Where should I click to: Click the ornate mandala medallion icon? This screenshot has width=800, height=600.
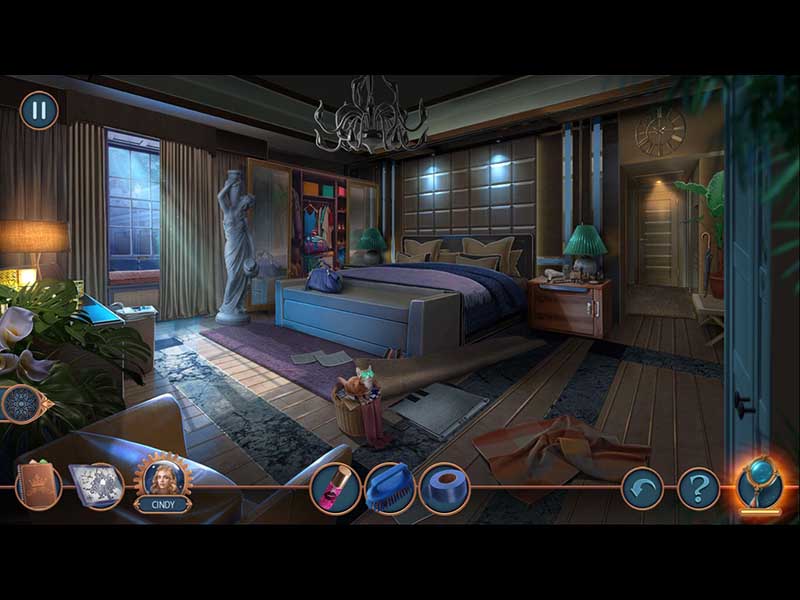[22, 404]
